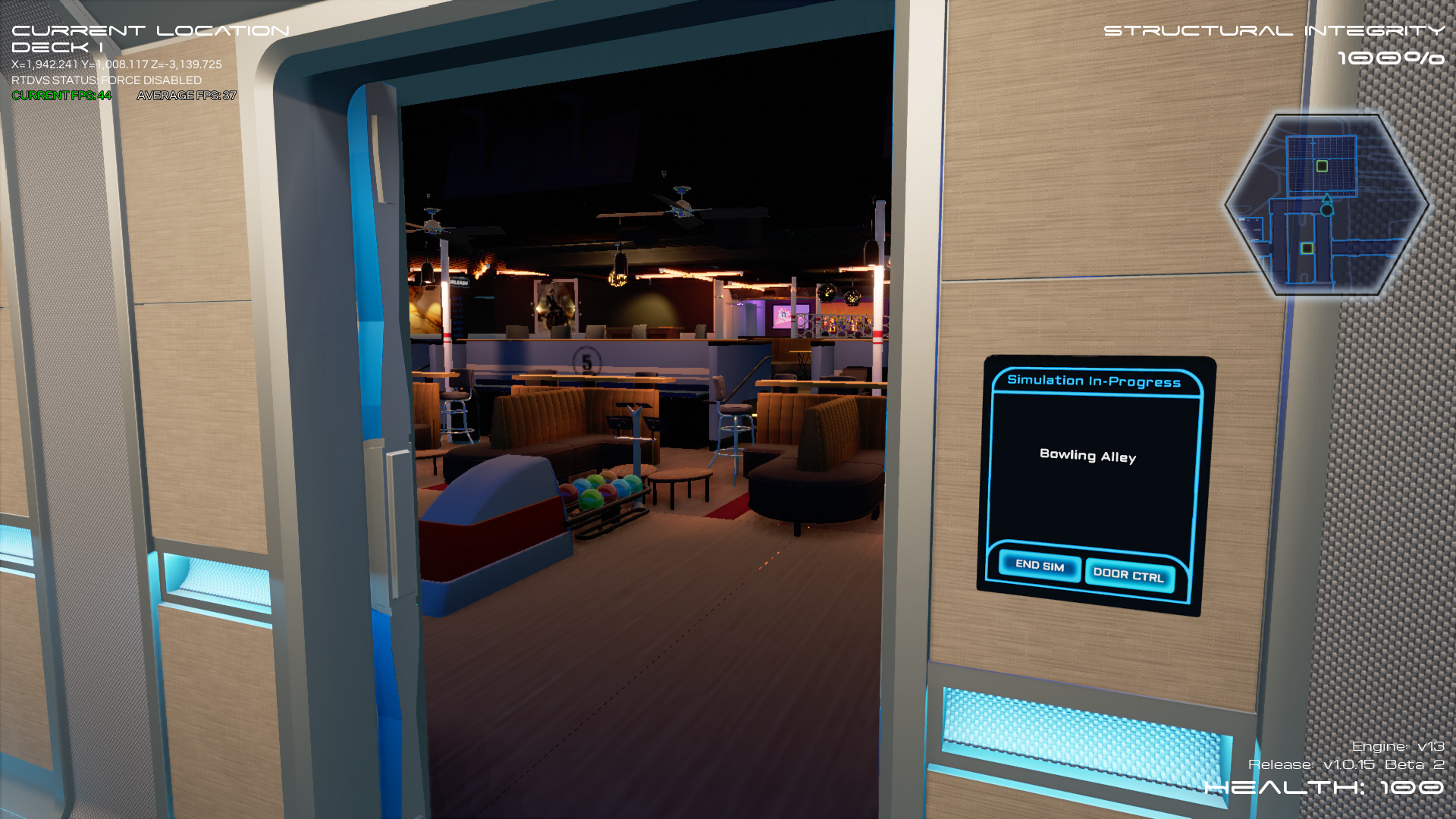Toggle RTDVS STATUS from FORCE DISABLED

click(106, 78)
